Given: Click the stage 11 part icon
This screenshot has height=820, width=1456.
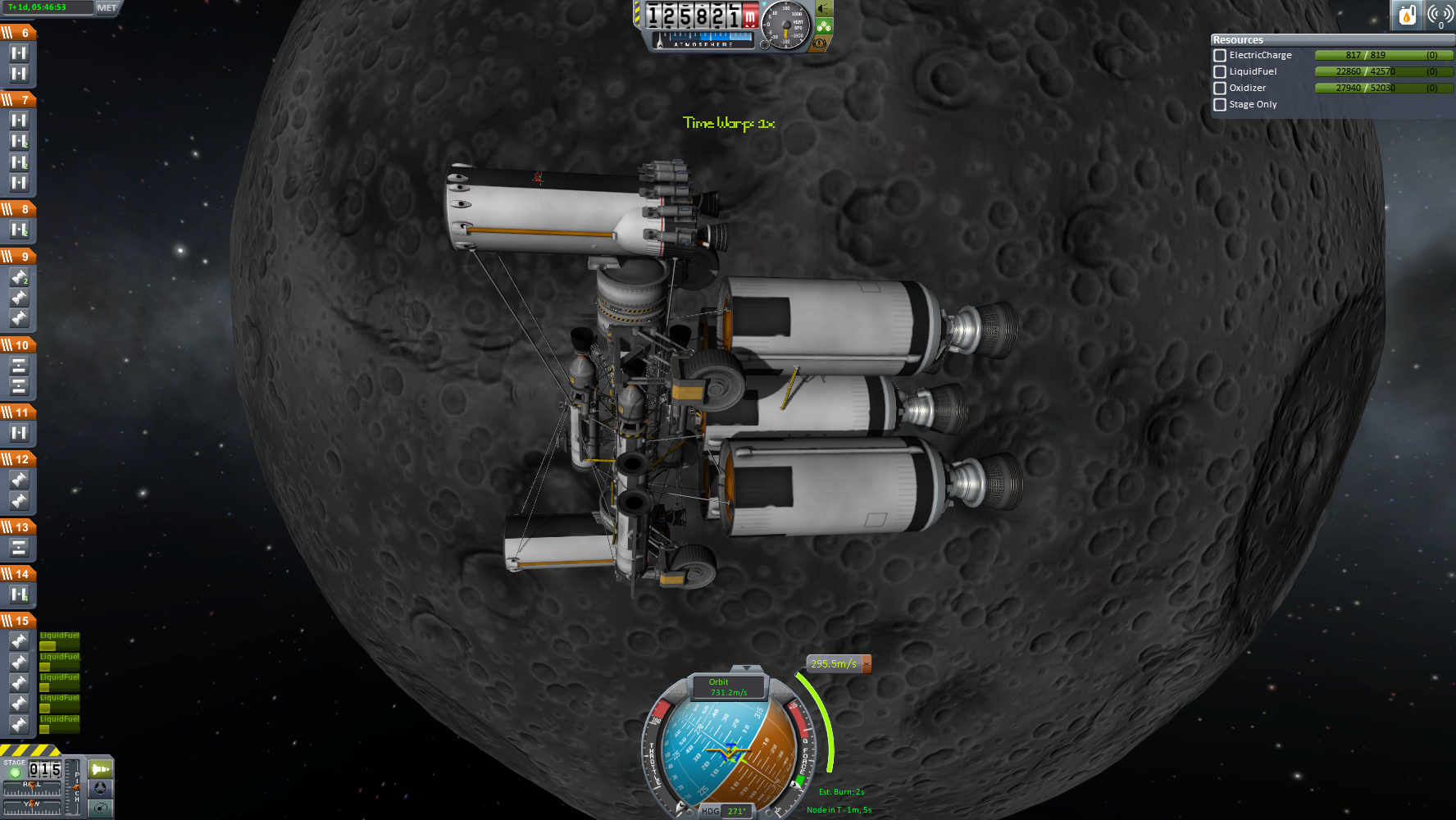Looking at the screenshot, I should [x=19, y=433].
